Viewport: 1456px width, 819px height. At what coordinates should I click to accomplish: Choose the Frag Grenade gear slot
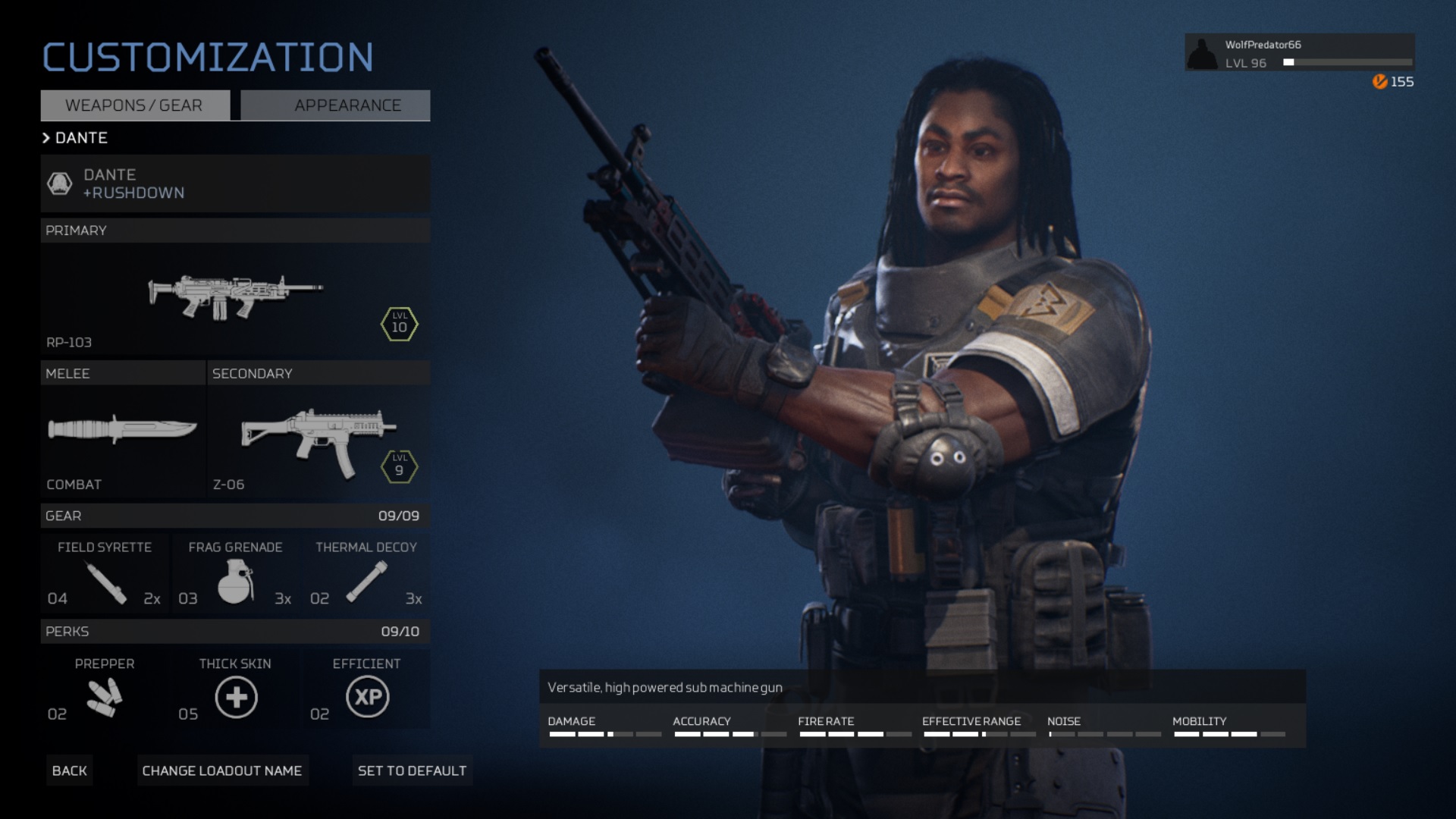pyautogui.click(x=235, y=574)
